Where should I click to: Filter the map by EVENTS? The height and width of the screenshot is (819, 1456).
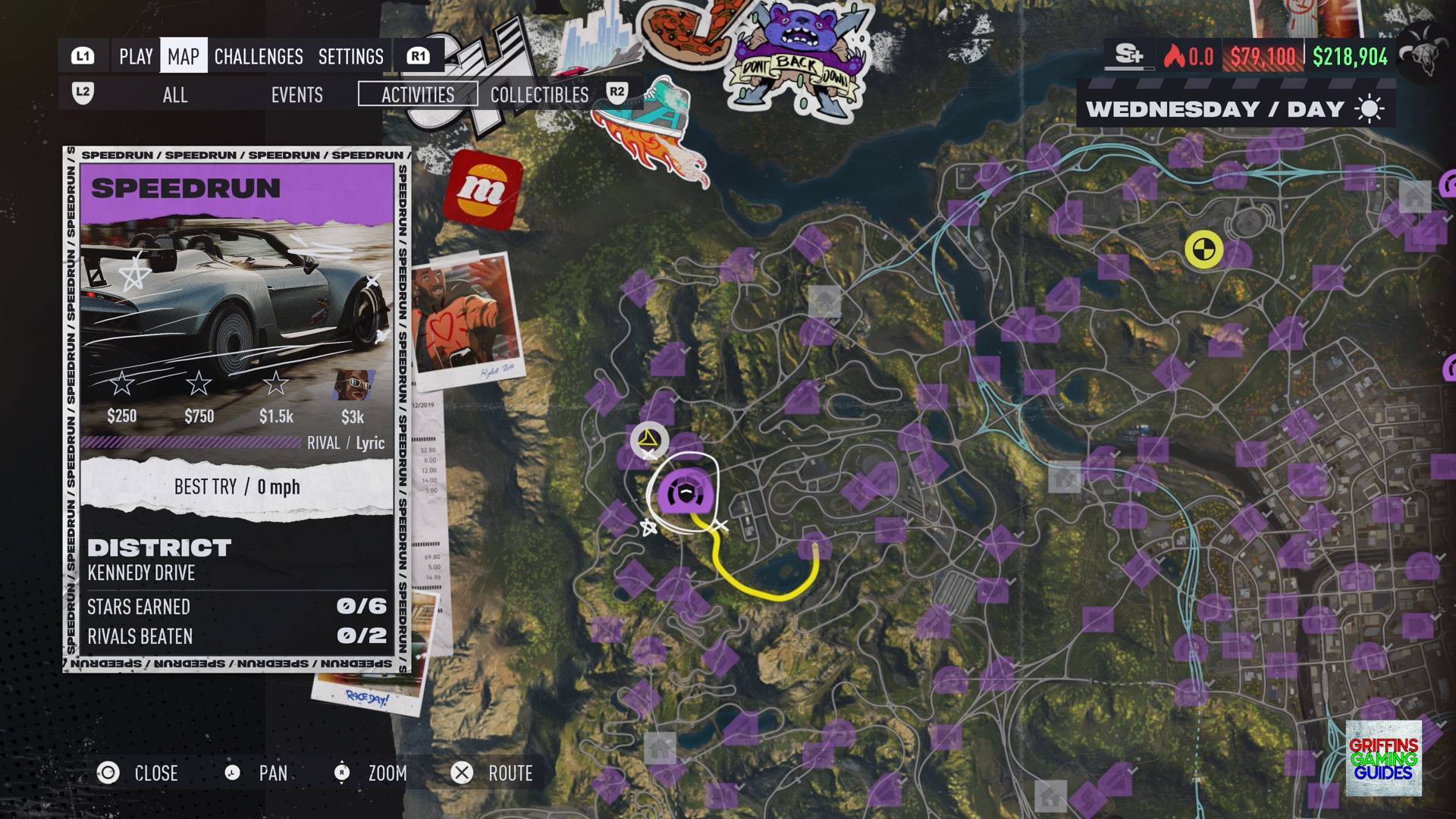pos(297,95)
